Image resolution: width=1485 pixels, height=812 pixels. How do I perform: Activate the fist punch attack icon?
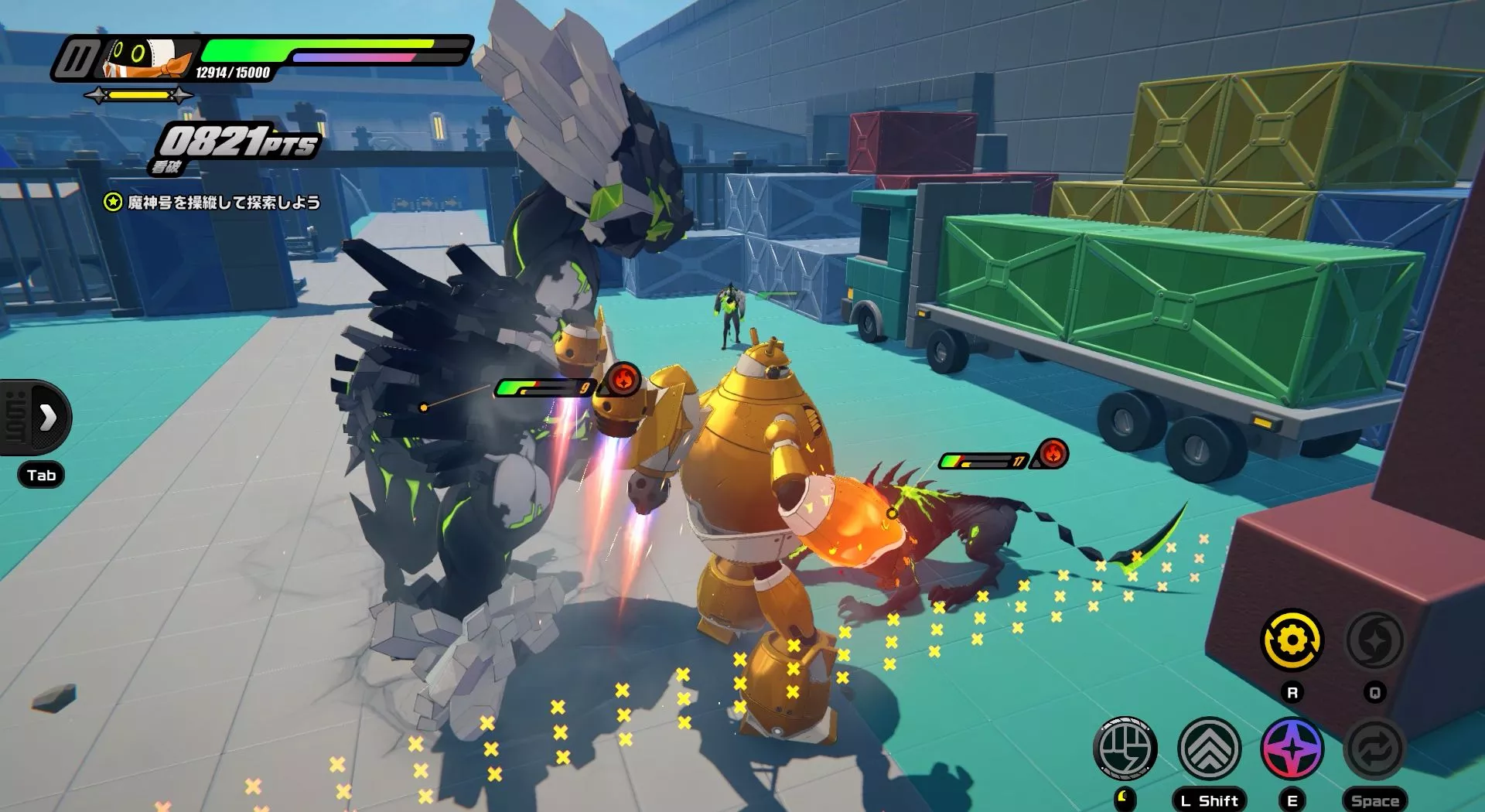coord(1125,748)
